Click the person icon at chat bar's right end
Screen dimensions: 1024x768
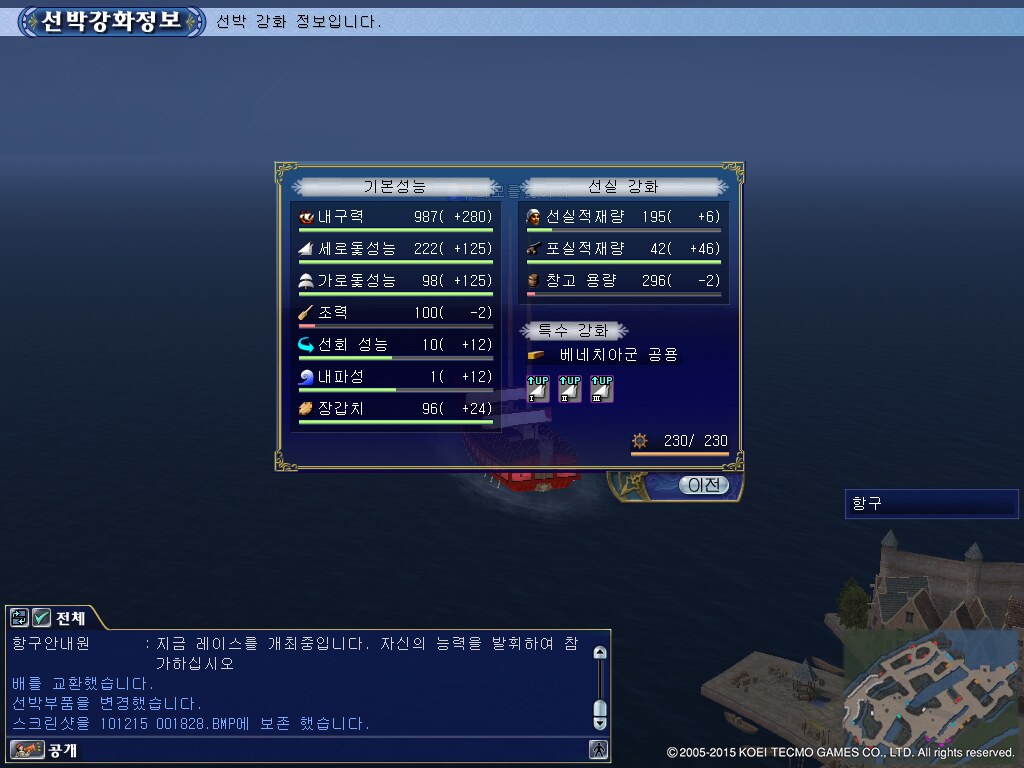(598, 749)
